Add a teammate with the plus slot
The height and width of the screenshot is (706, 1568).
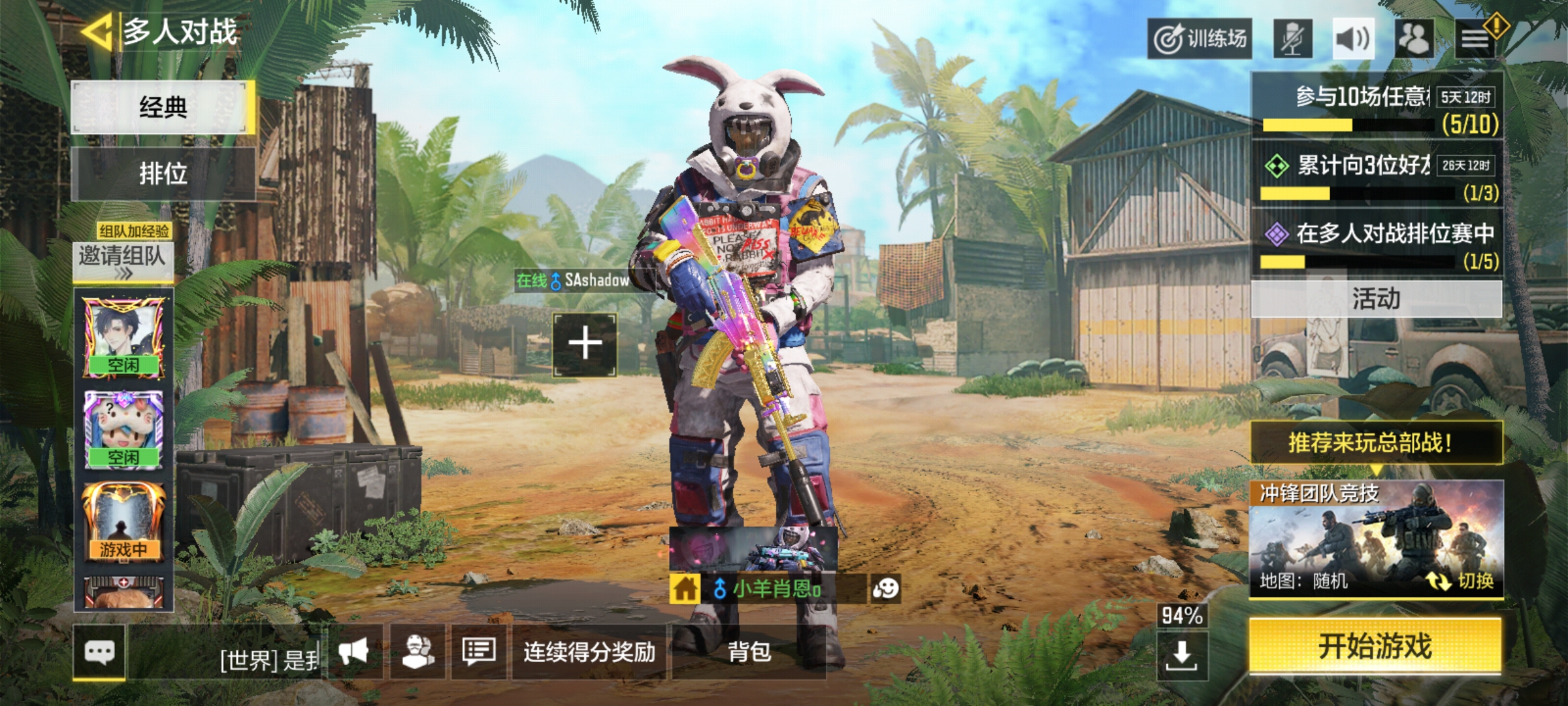pyautogui.click(x=585, y=345)
